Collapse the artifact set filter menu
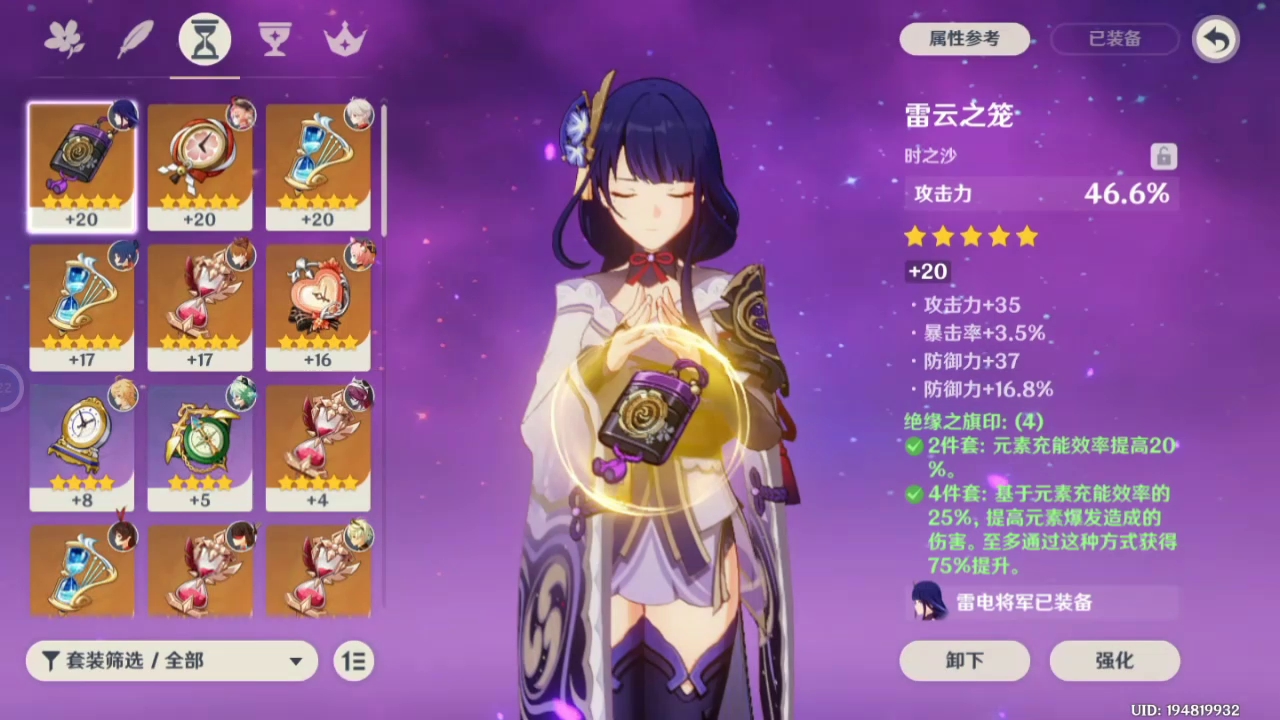This screenshot has height=720, width=1280. [295, 661]
